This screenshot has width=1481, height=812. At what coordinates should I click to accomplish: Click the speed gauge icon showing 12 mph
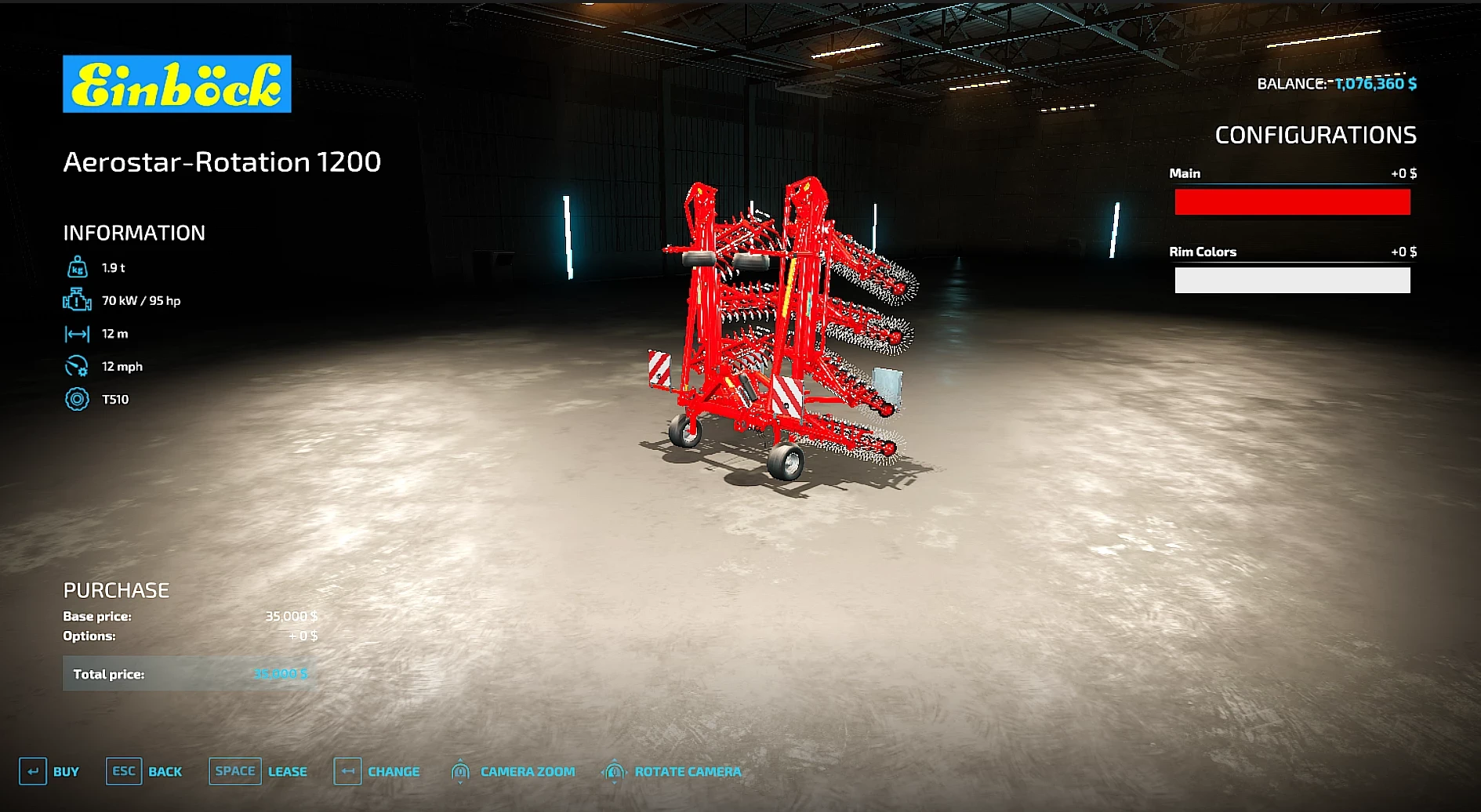76,366
